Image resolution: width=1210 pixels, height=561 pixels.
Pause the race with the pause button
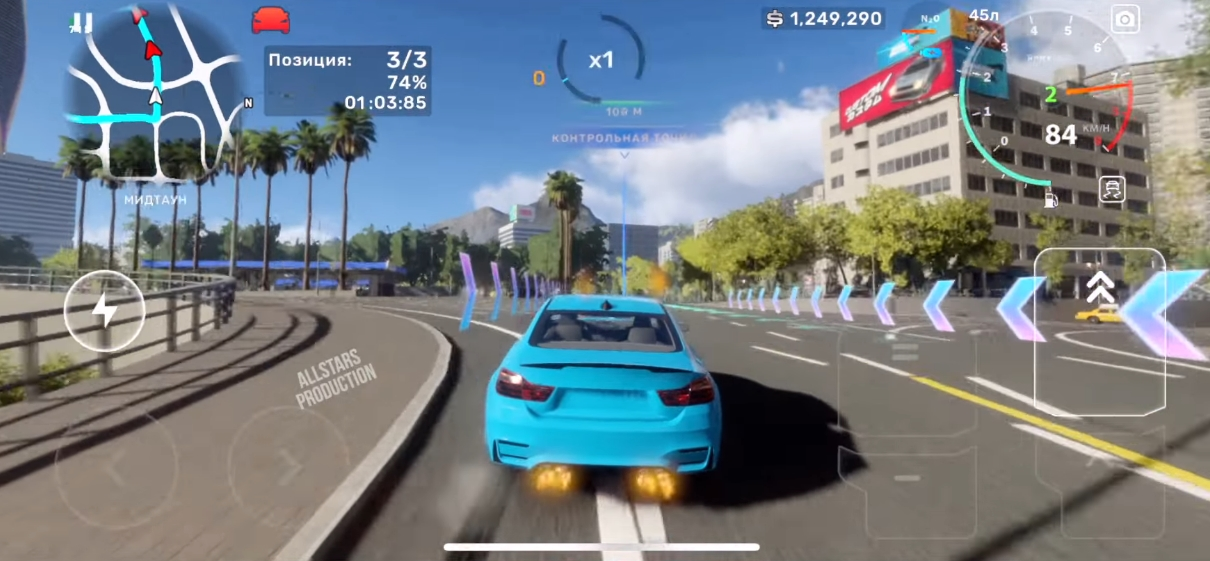pos(83,20)
